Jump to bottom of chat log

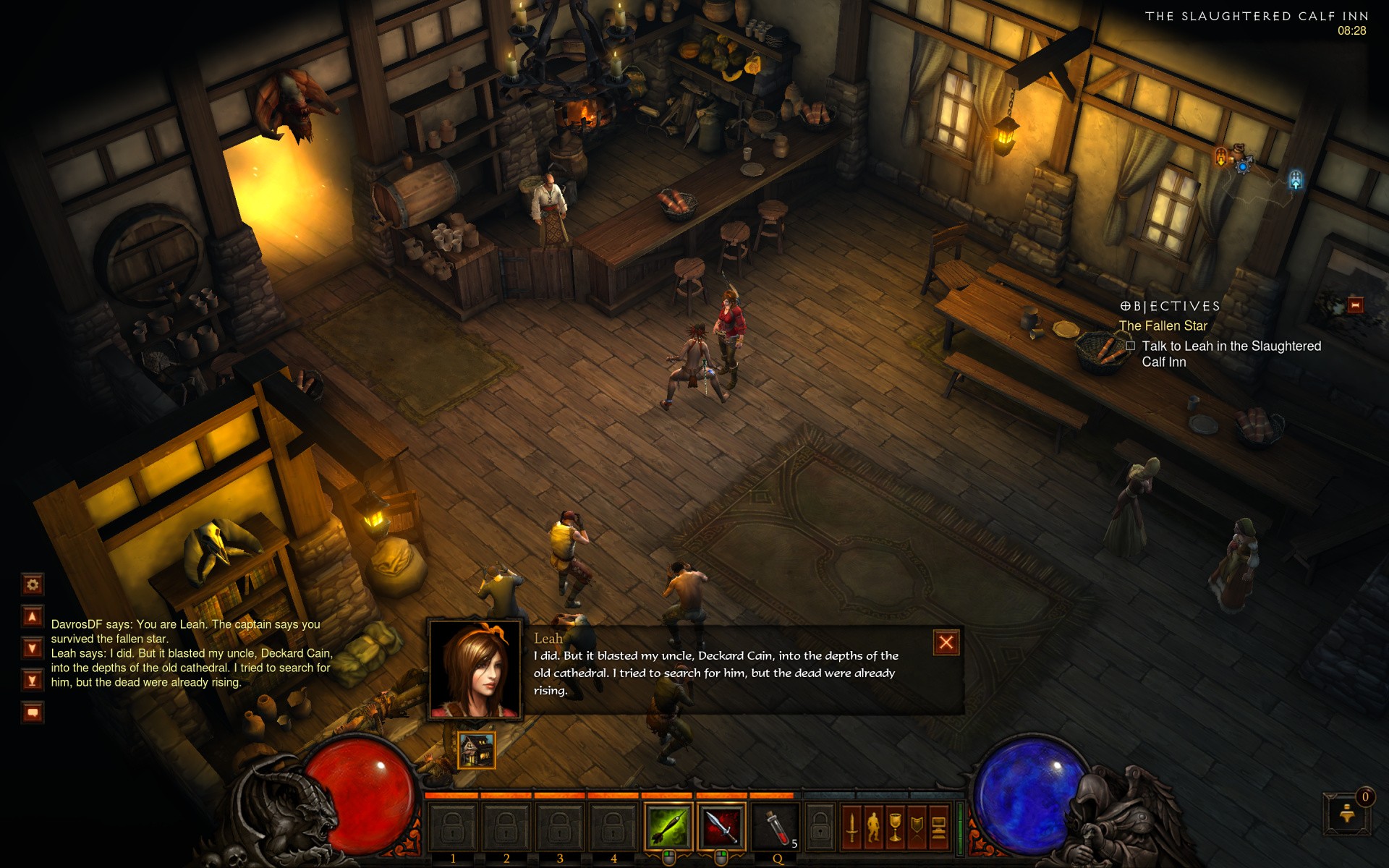pyautogui.click(x=33, y=680)
